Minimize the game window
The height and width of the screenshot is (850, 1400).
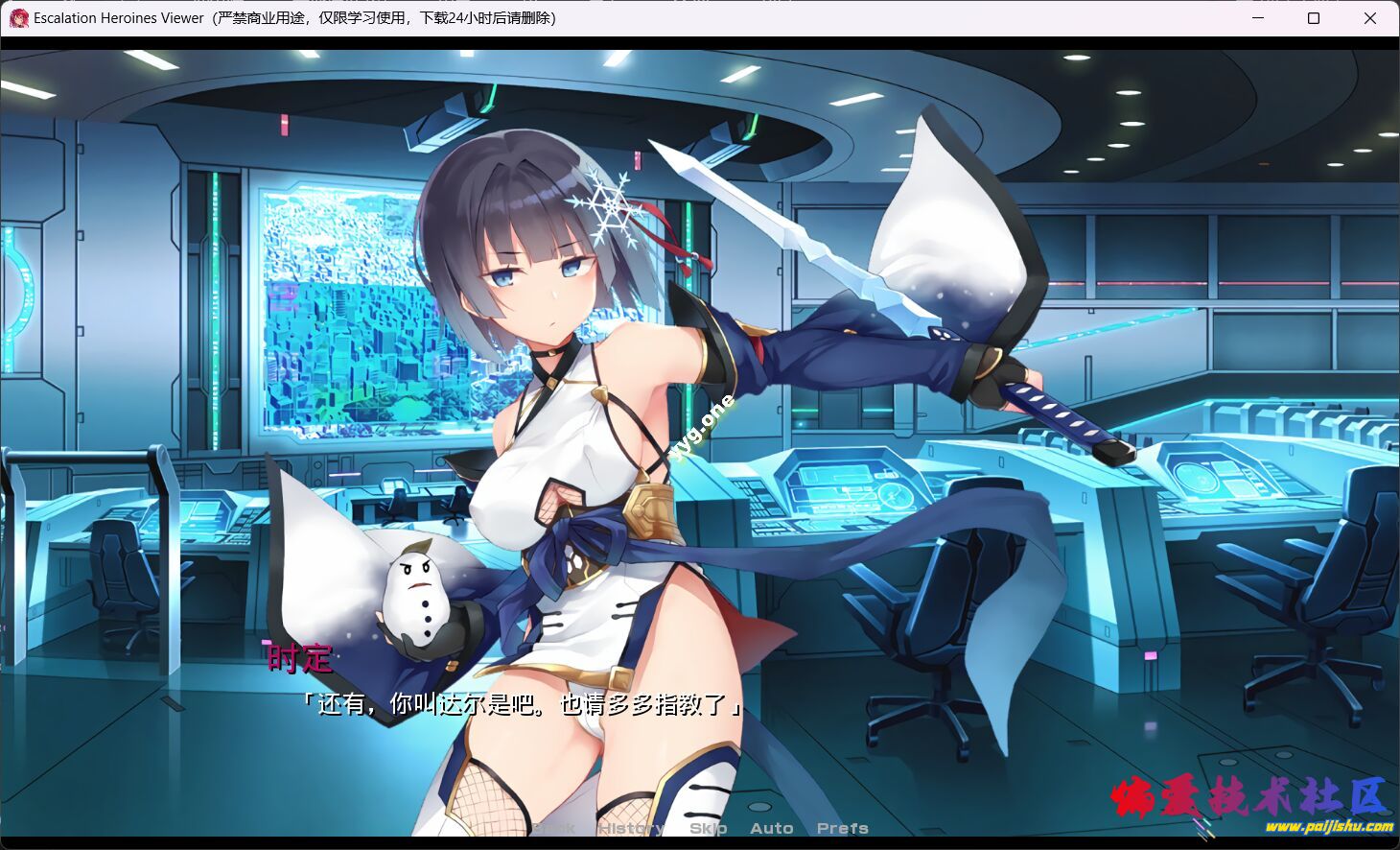pos(1258,18)
